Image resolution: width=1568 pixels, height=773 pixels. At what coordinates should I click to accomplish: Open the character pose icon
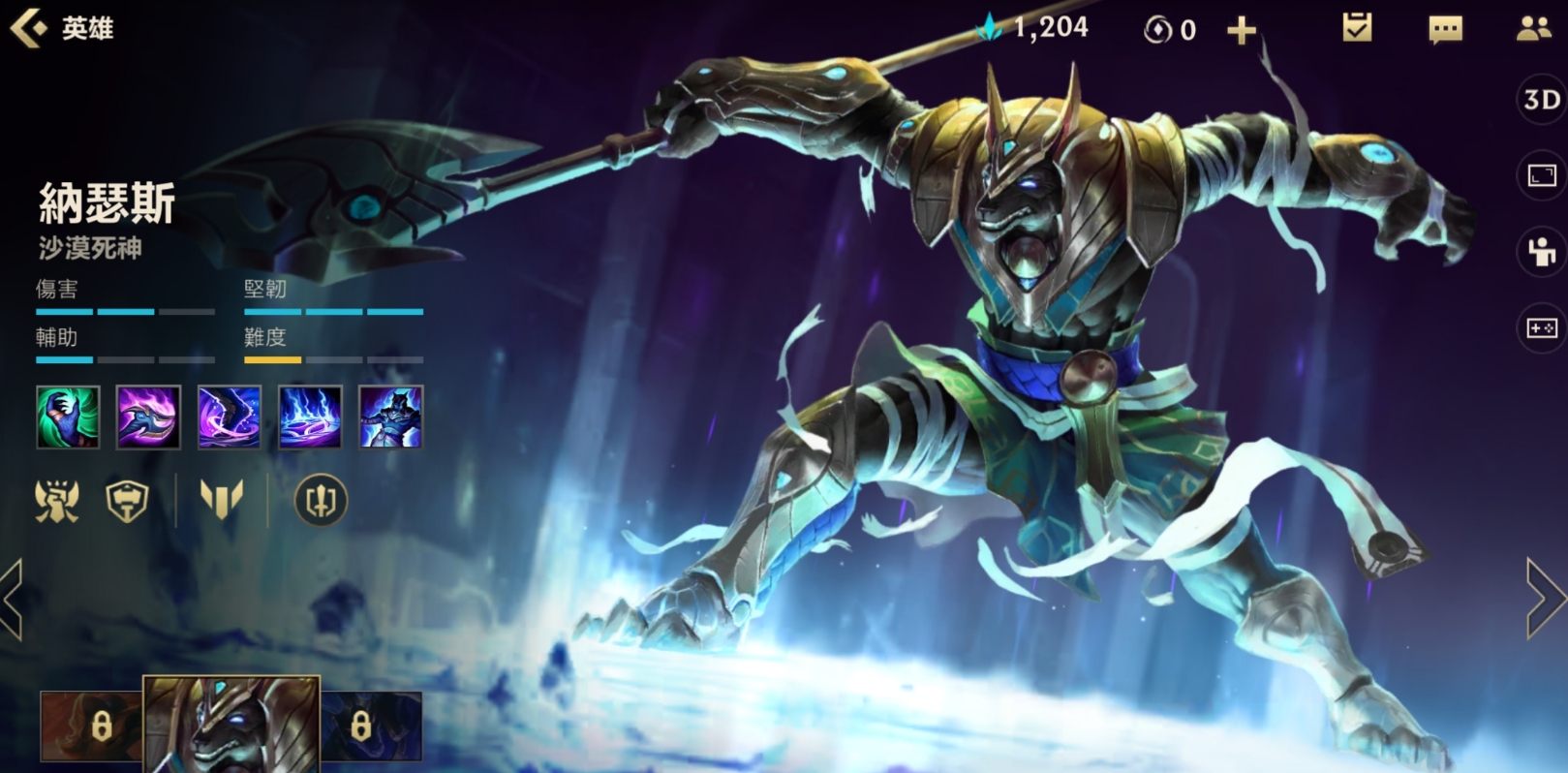click(x=1541, y=252)
